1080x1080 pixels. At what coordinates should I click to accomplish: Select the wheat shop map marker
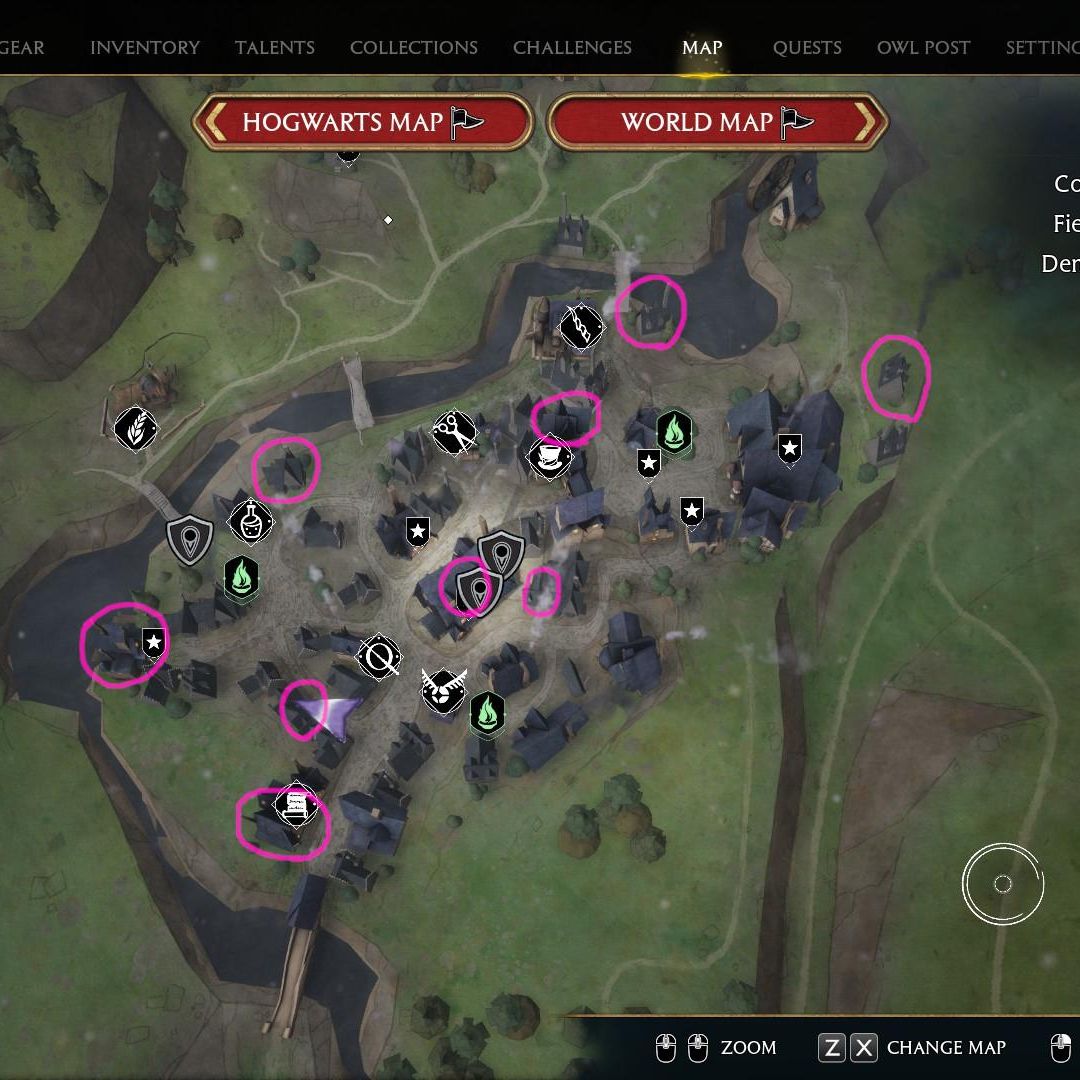135,428
